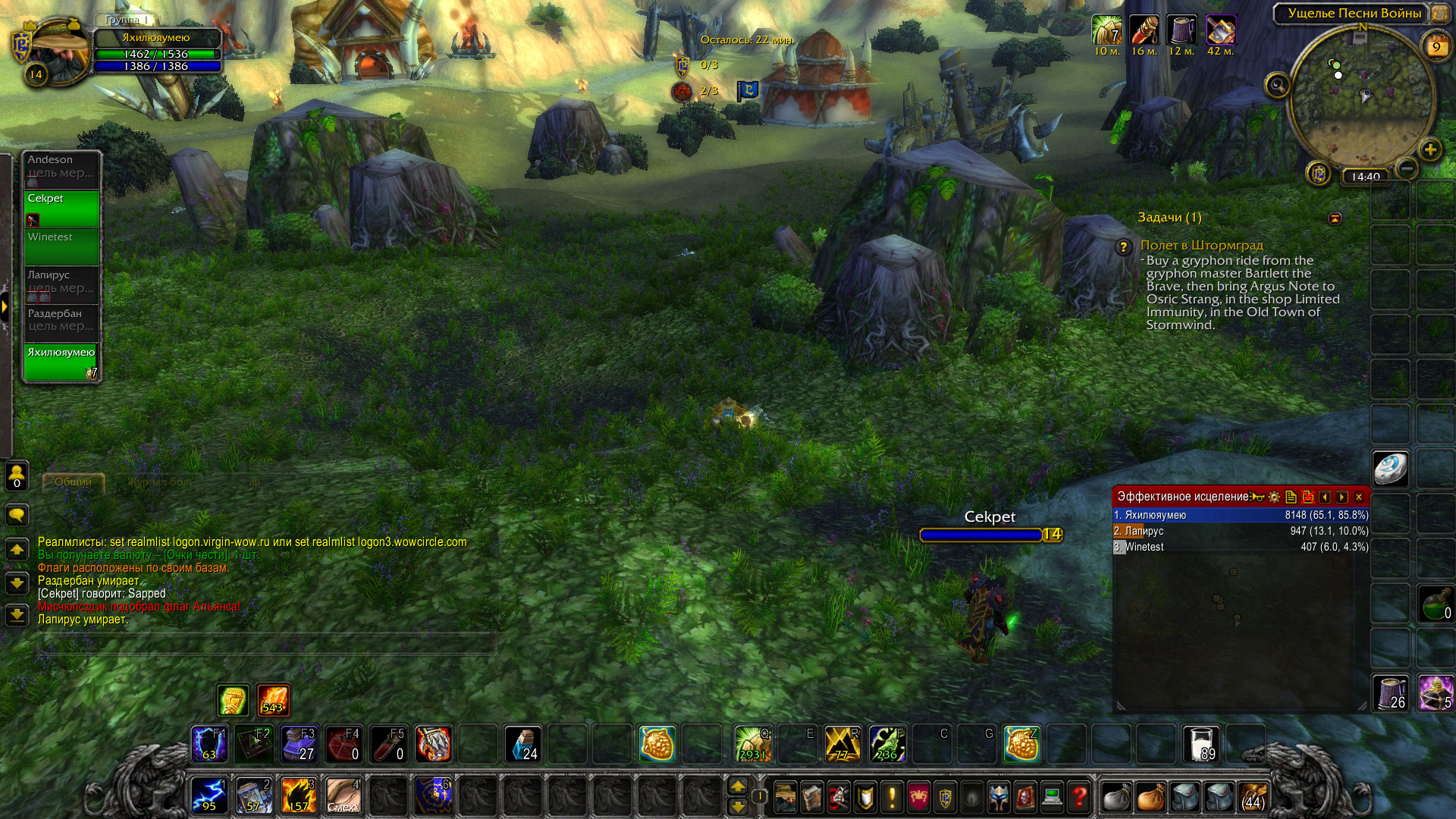1456x819 pixels.
Task: Use the flame spell in slot 3
Action: coord(298,795)
